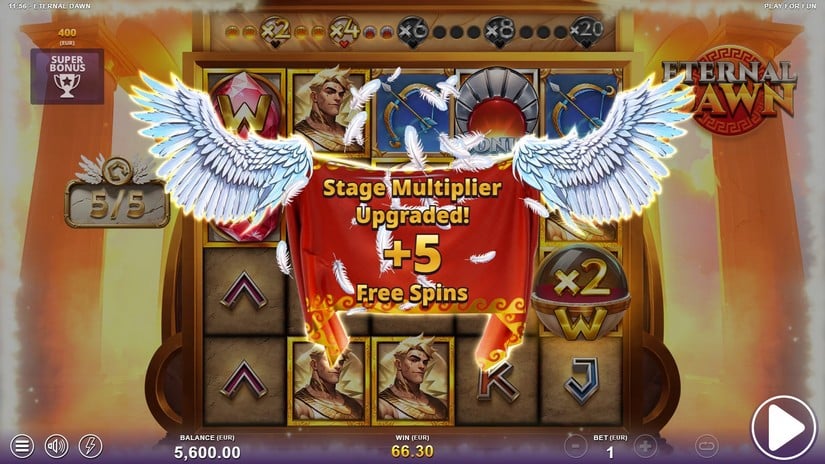Open the Super Bonus buy panel

[67, 76]
